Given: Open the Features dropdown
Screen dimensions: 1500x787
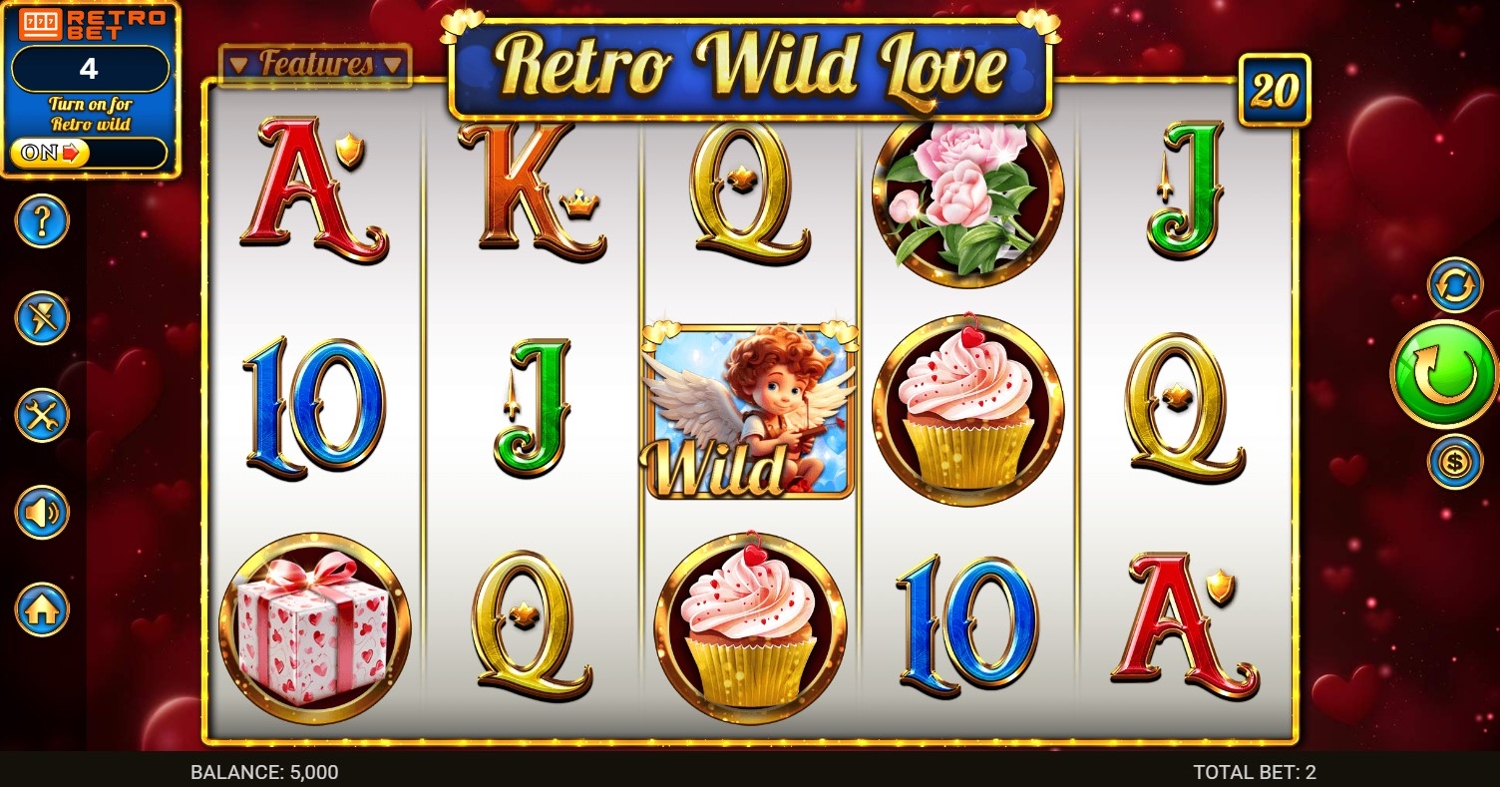Looking at the screenshot, I should 315,65.
